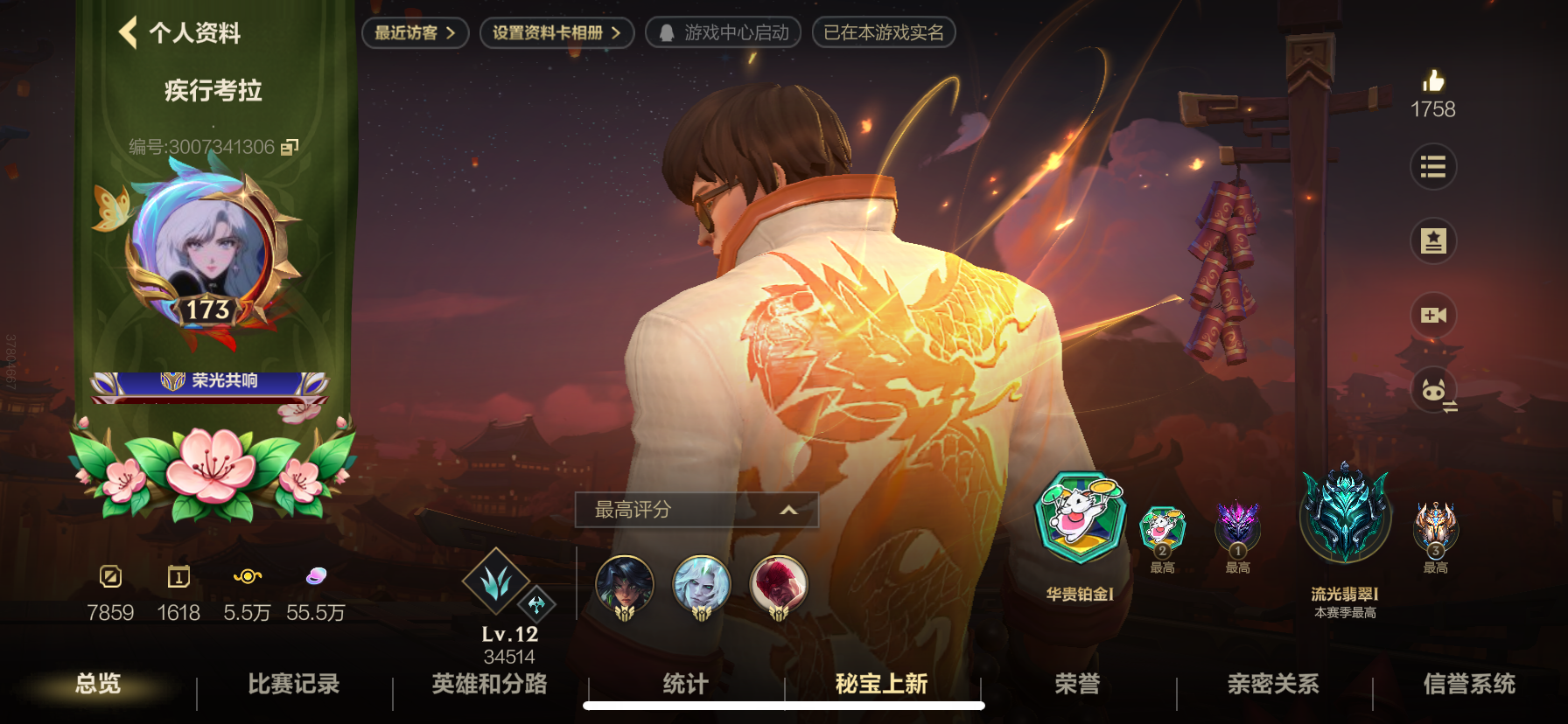Click the 已在本游戏实名 label
The image size is (1568, 724).
[x=884, y=33]
